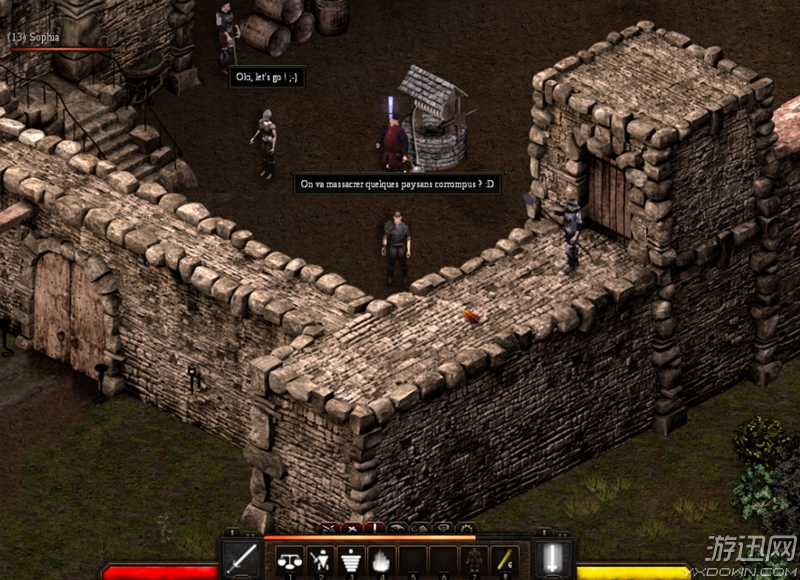The image size is (800, 580).
Task: Use the warrior with sword skill
Action: tap(322, 561)
